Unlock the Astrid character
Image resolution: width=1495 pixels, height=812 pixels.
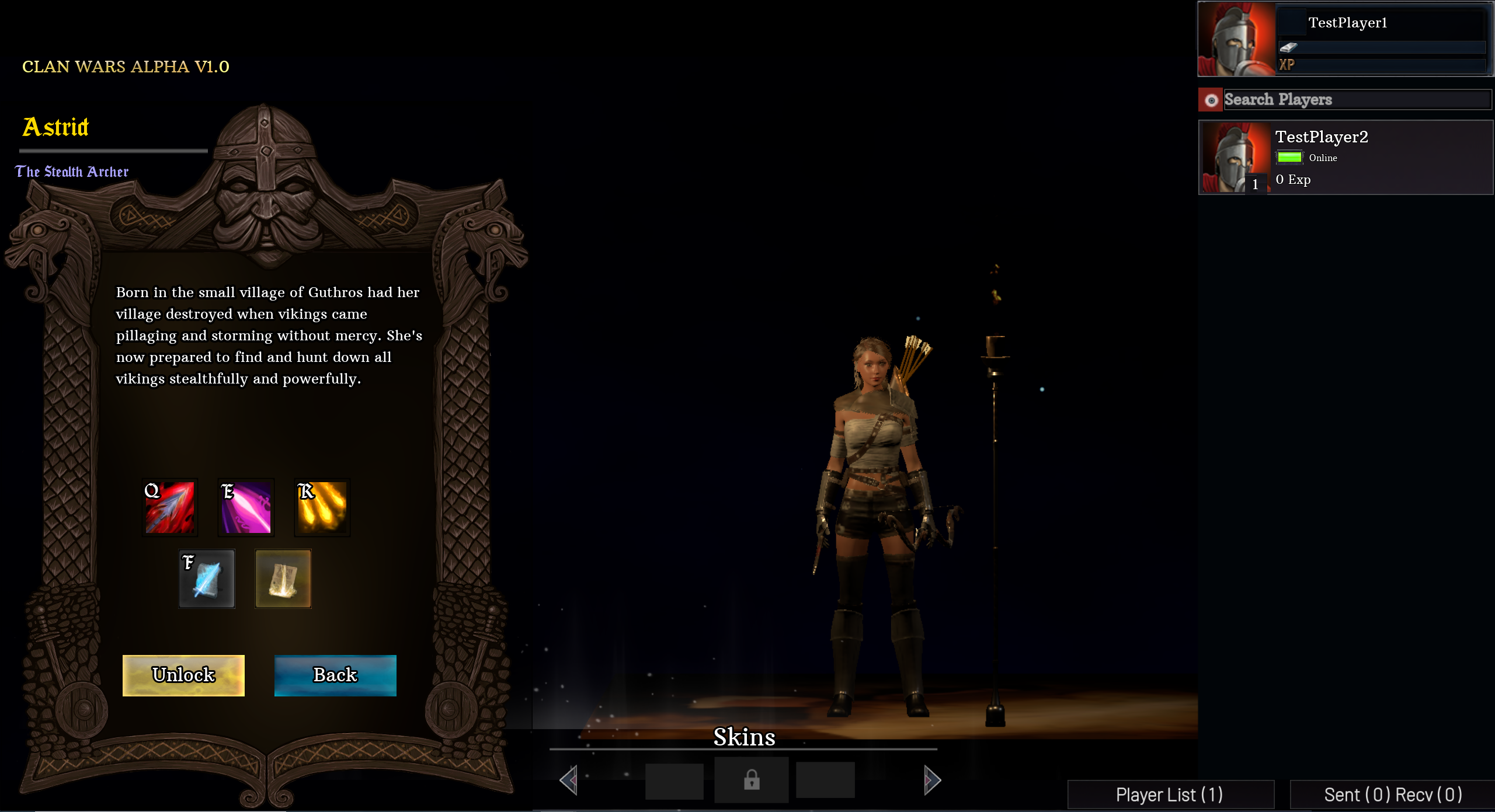[183, 675]
